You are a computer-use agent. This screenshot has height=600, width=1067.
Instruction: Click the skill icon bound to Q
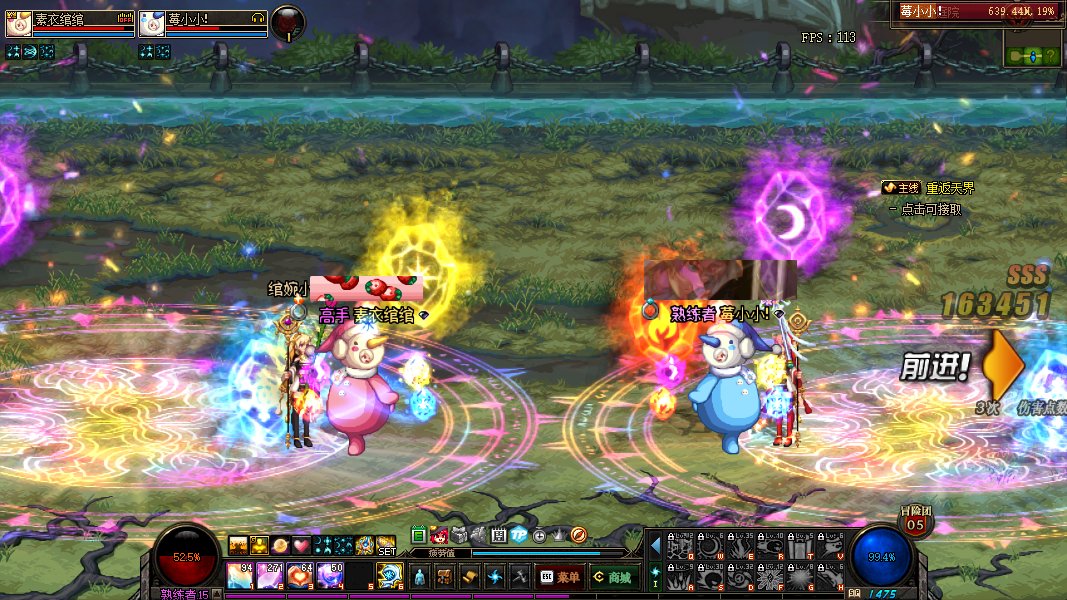tap(681, 546)
